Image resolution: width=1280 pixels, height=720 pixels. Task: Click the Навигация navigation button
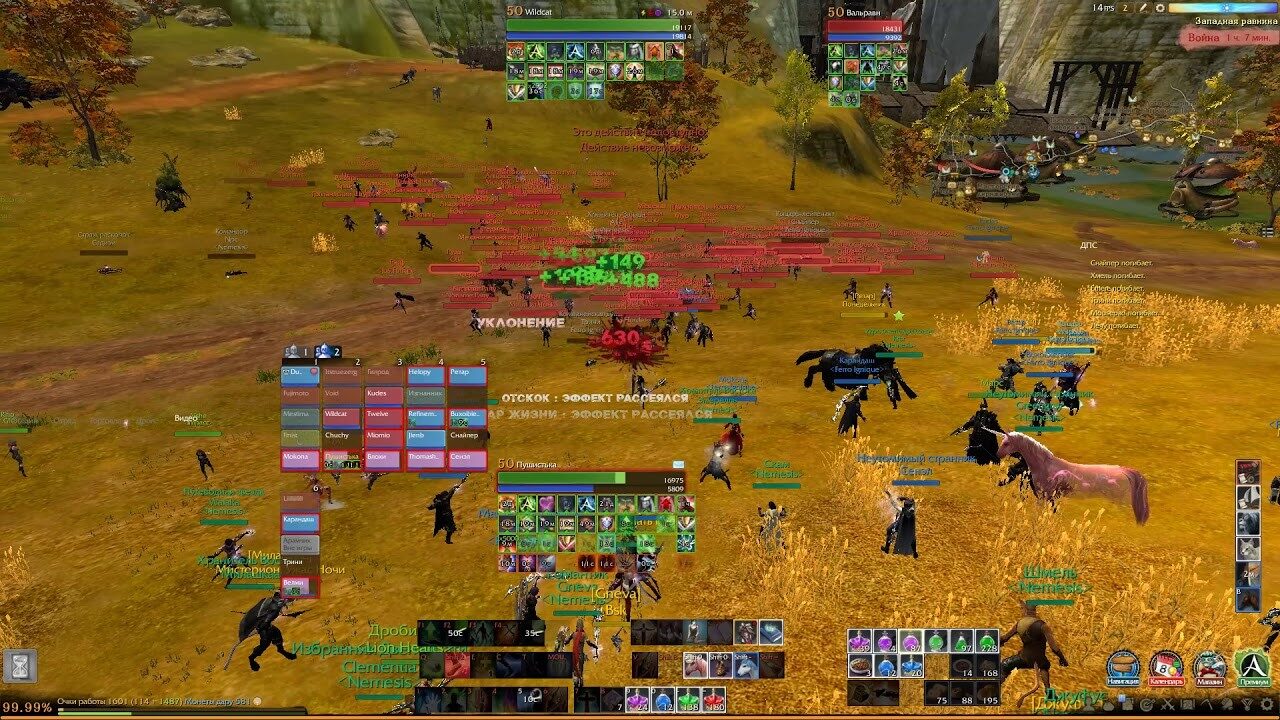click(1122, 666)
